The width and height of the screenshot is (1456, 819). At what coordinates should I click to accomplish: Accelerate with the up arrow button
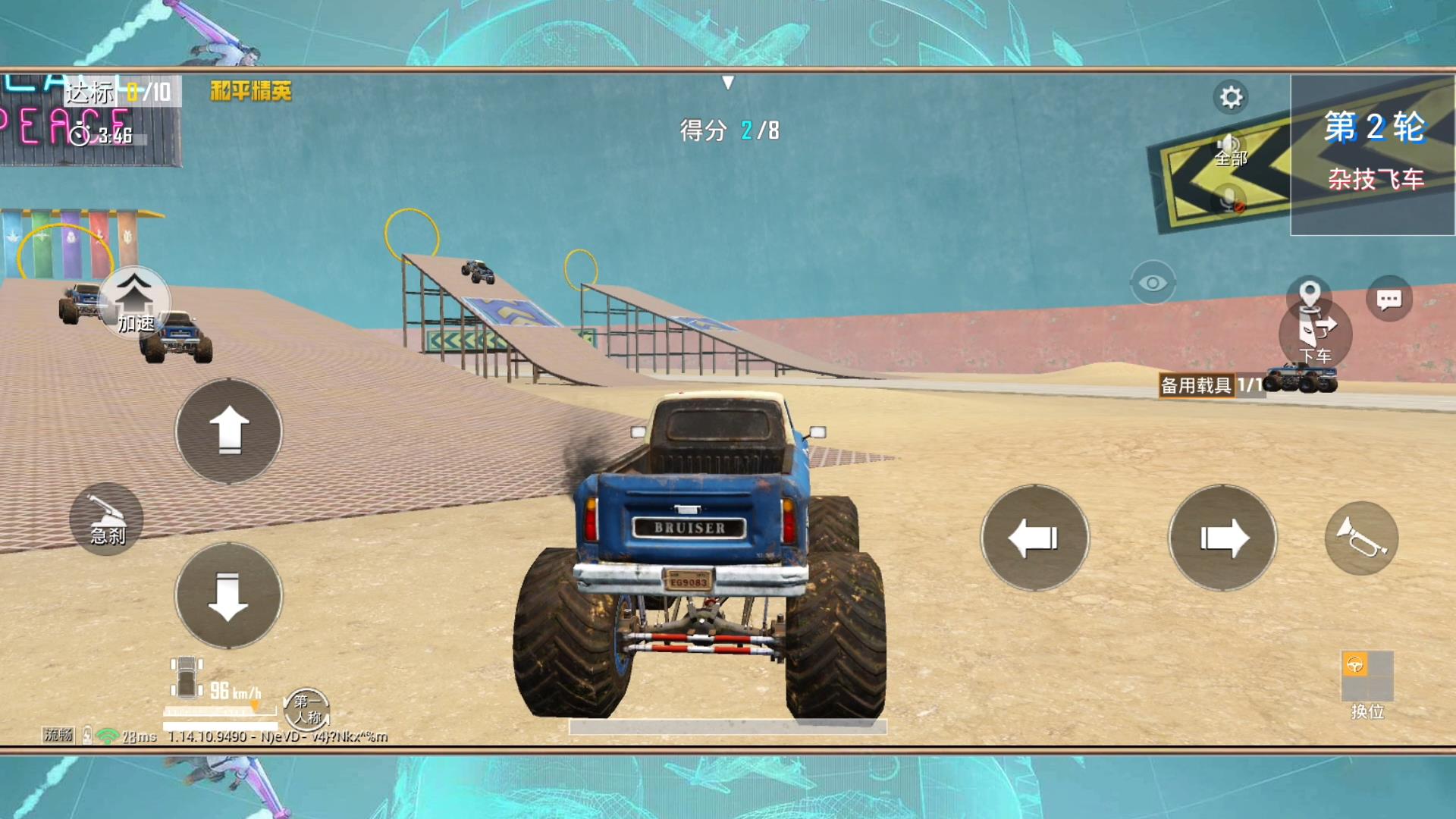tap(228, 431)
